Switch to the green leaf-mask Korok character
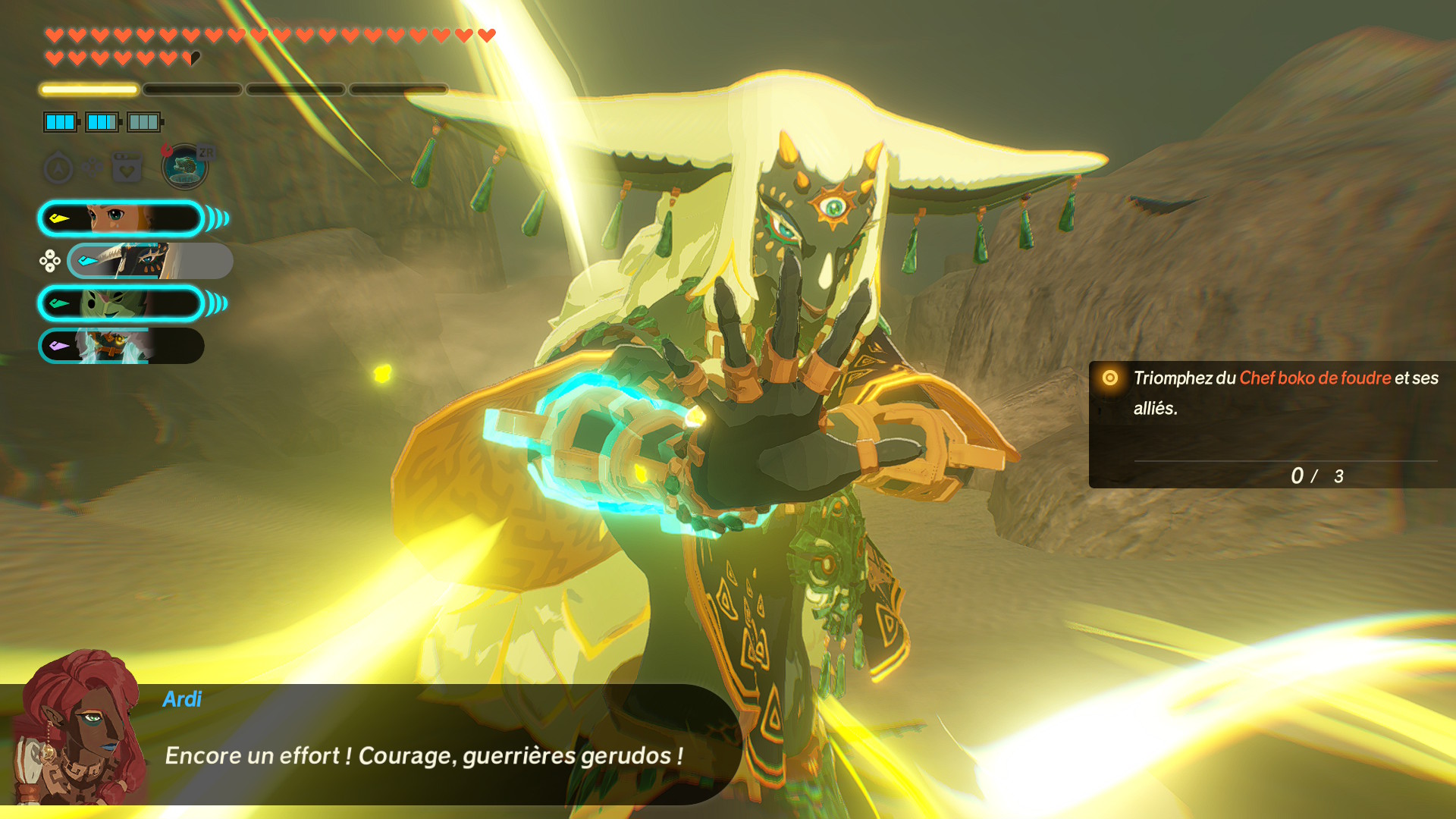The width and height of the screenshot is (1456, 819). [121, 304]
